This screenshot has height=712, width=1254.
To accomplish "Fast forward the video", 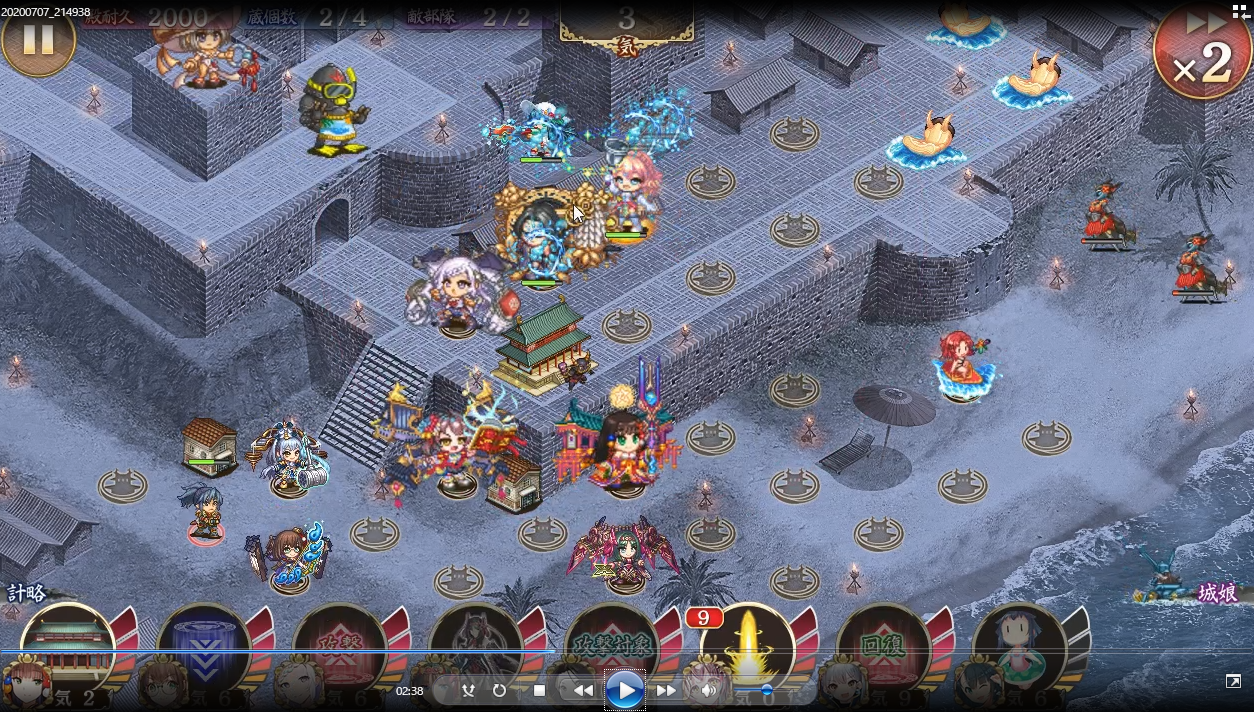I will [666, 690].
